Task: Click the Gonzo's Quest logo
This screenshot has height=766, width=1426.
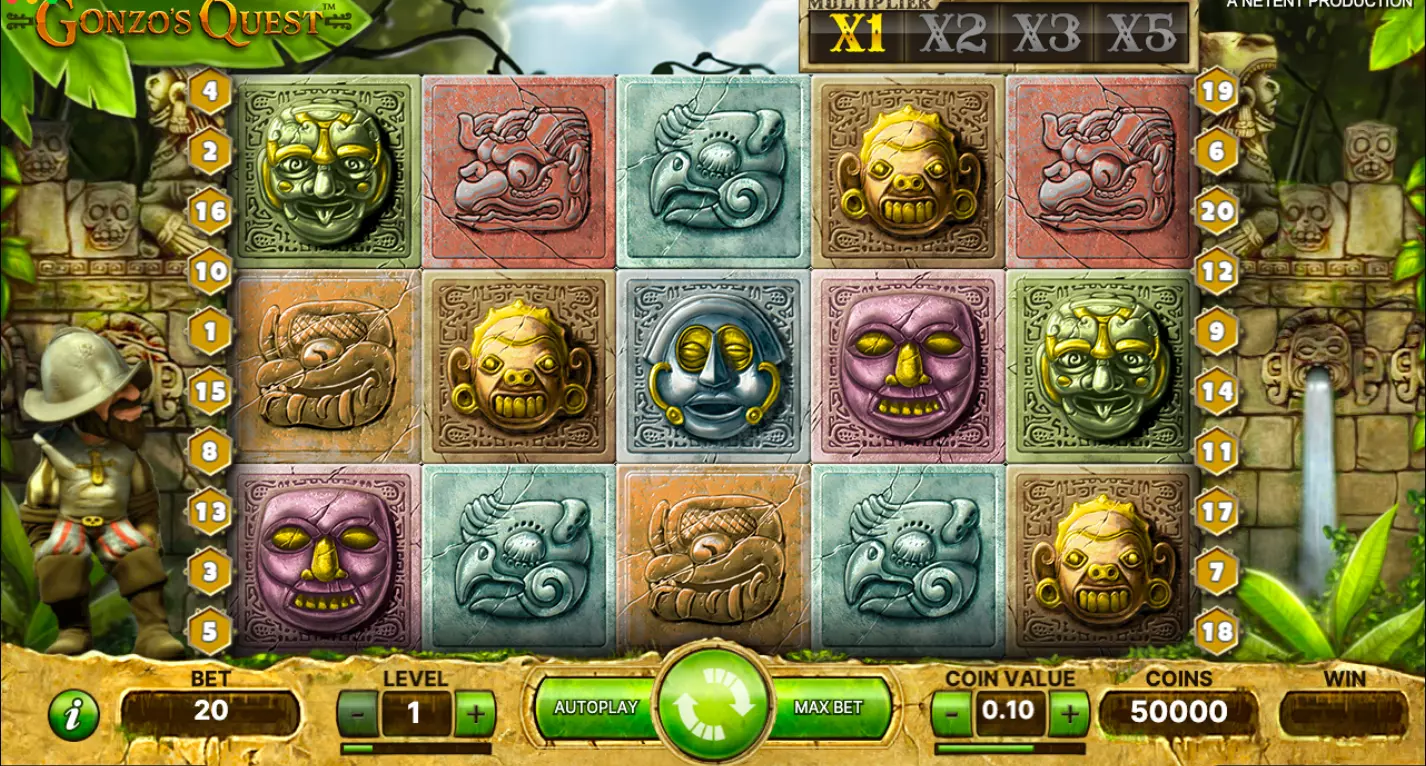Action: [x=180, y=18]
